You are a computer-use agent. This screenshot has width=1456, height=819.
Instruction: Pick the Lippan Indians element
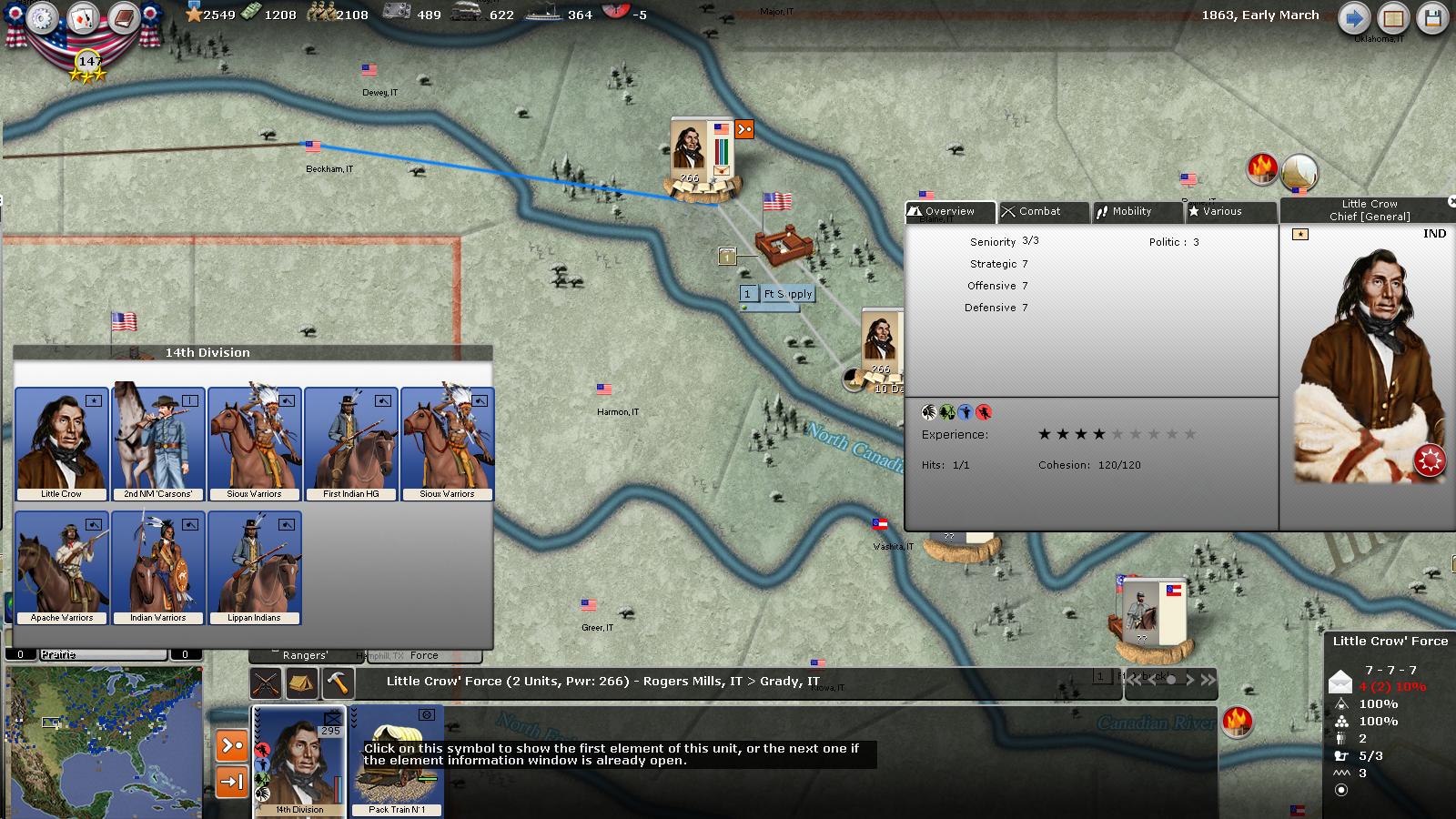(254, 568)
